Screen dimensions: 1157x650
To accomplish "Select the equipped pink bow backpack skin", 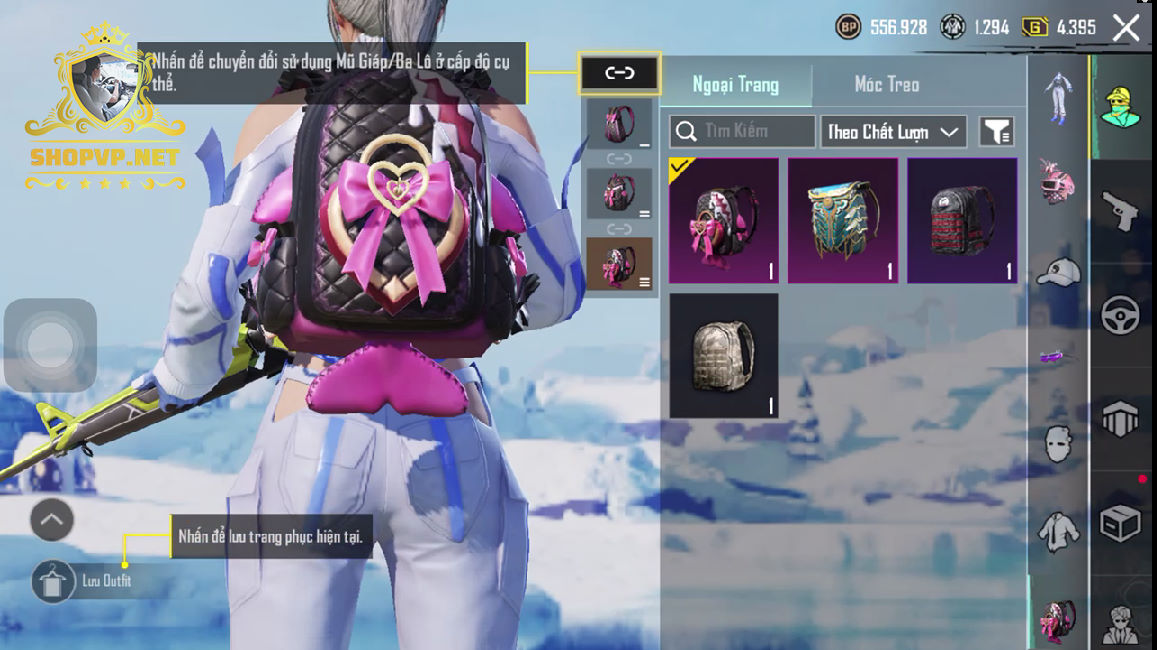I will click(x=723, y=220).
